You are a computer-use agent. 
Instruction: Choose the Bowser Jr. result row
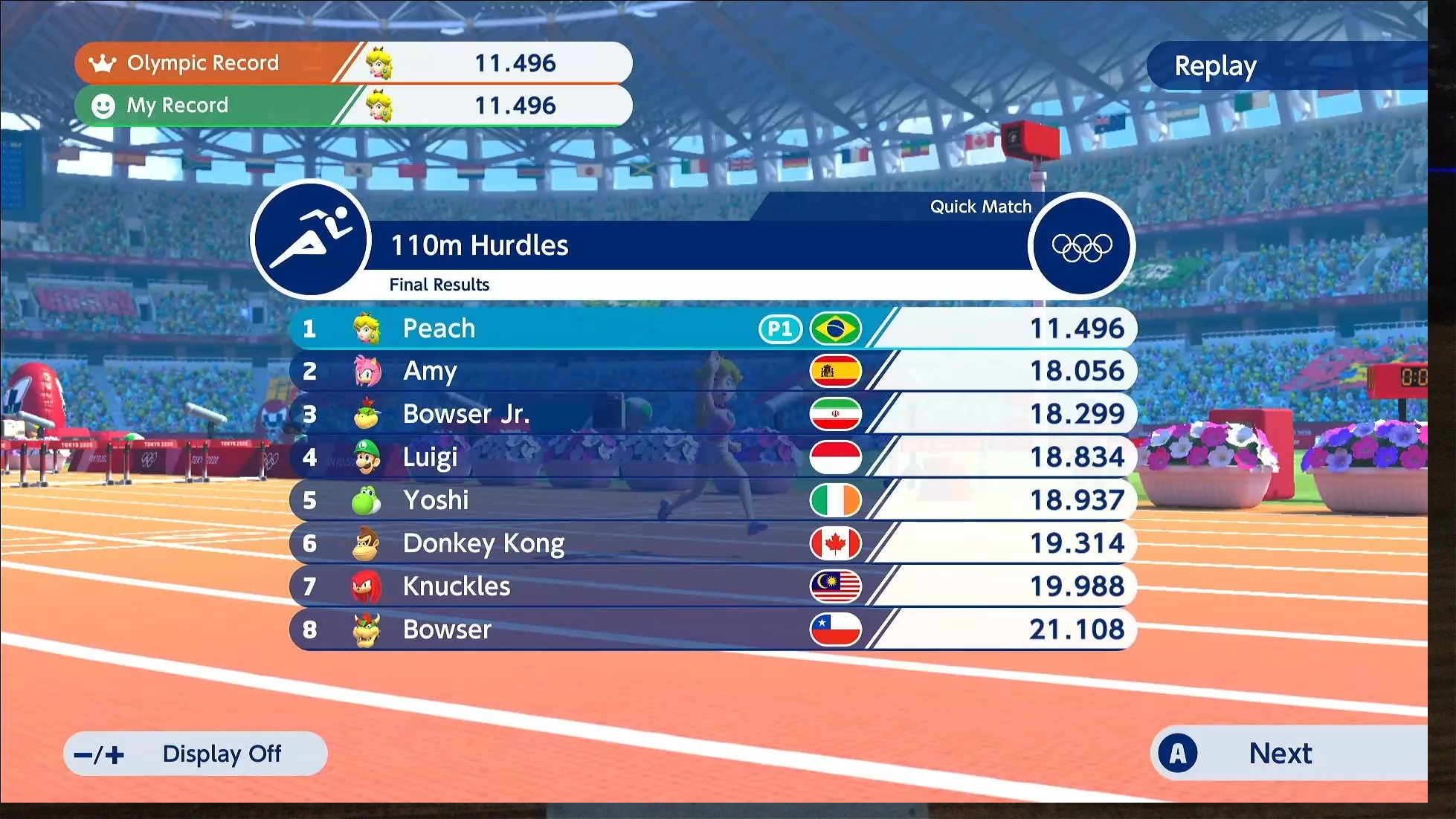click(712, 414)
